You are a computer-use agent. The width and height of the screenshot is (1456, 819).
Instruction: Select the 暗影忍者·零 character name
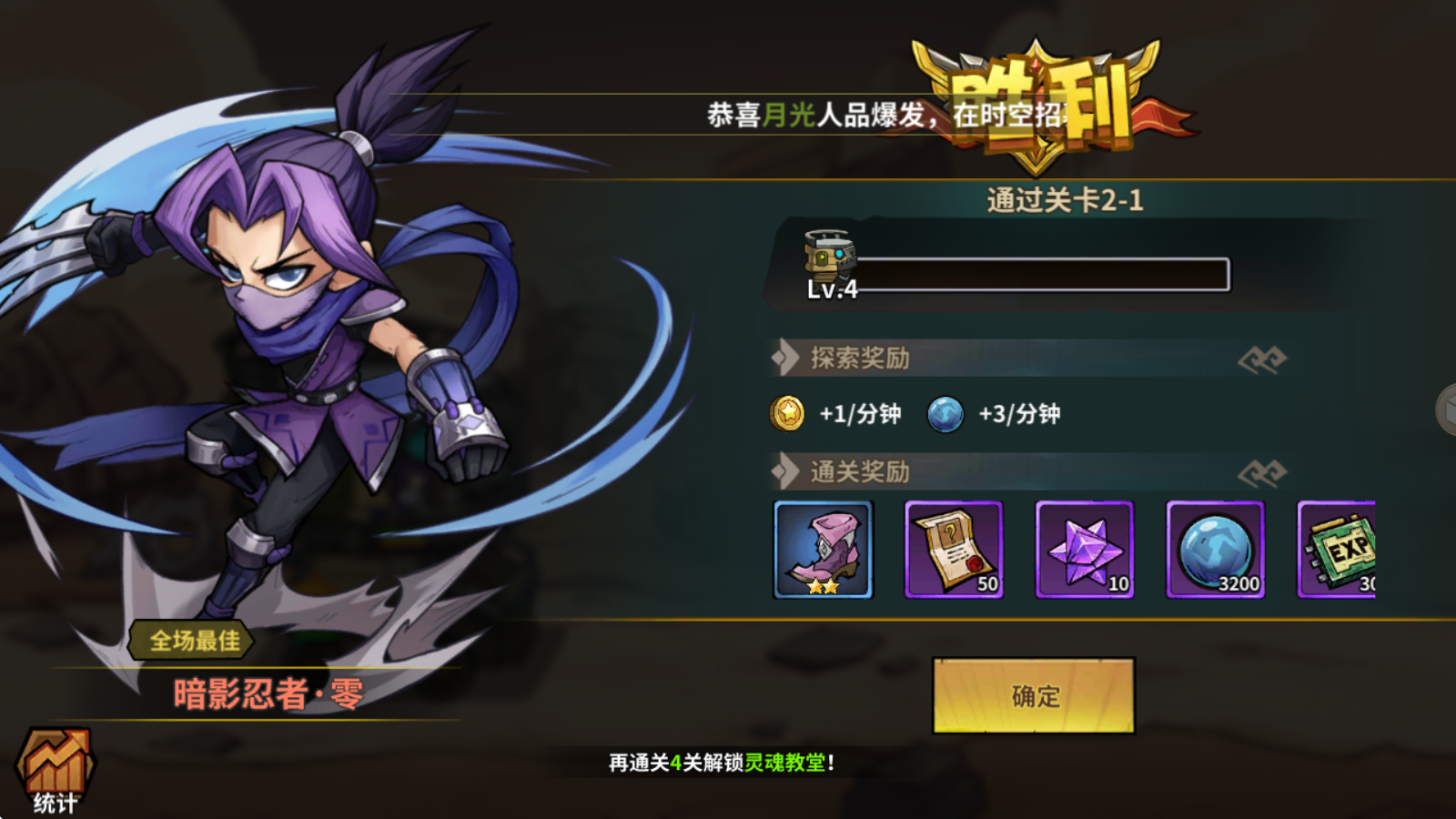point(268,696)
